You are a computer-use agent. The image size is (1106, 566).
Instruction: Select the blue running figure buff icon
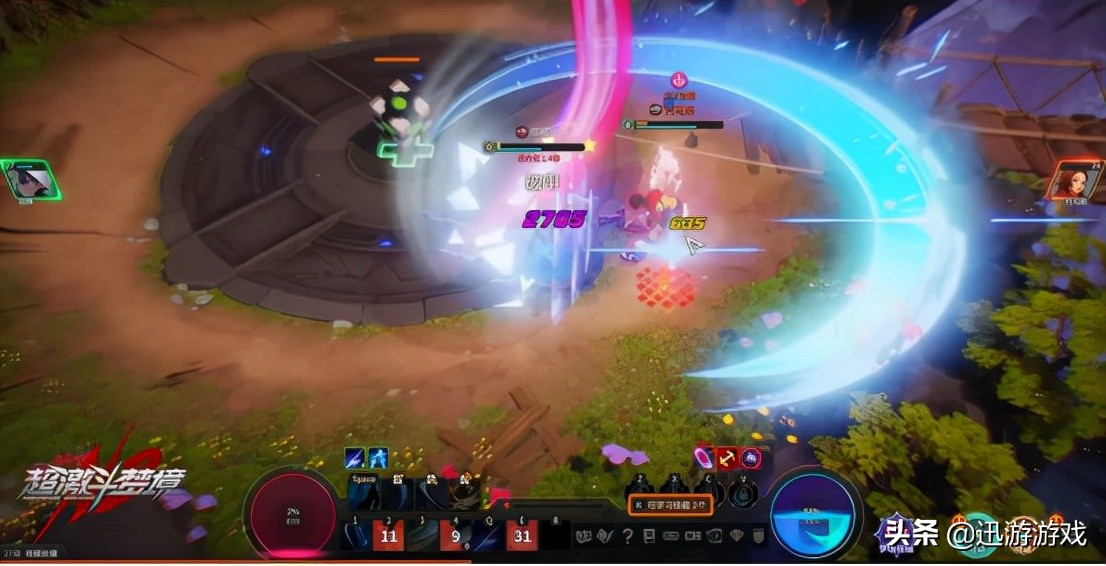tap(378, 458)
